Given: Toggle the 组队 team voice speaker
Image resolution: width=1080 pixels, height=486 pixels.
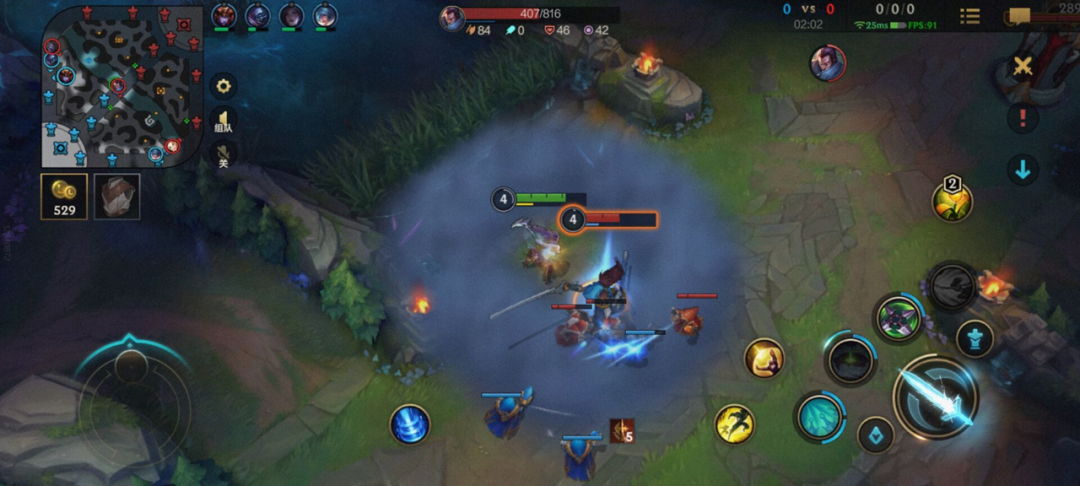Looking at the screenshot, I should coord(224,121).
